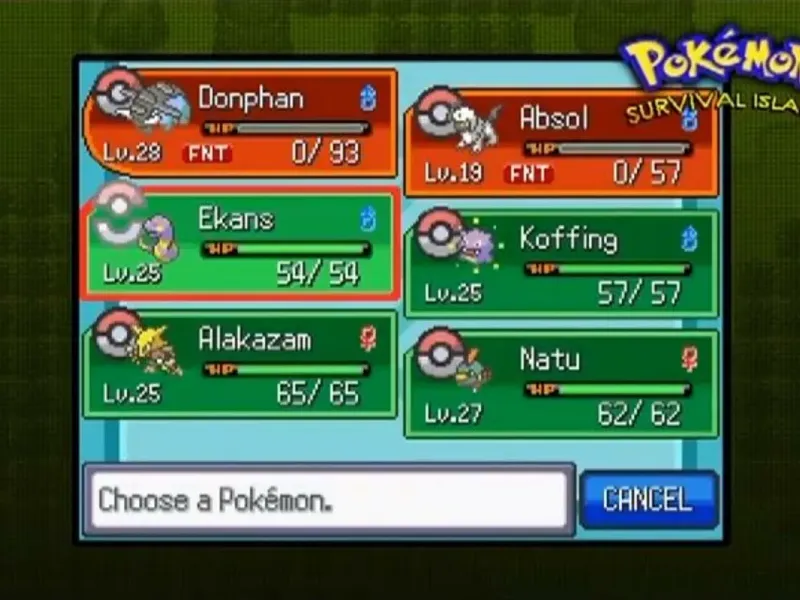800x600 pixels.
Task: Select Koffing in the party menu
Action: click(561, 264)
